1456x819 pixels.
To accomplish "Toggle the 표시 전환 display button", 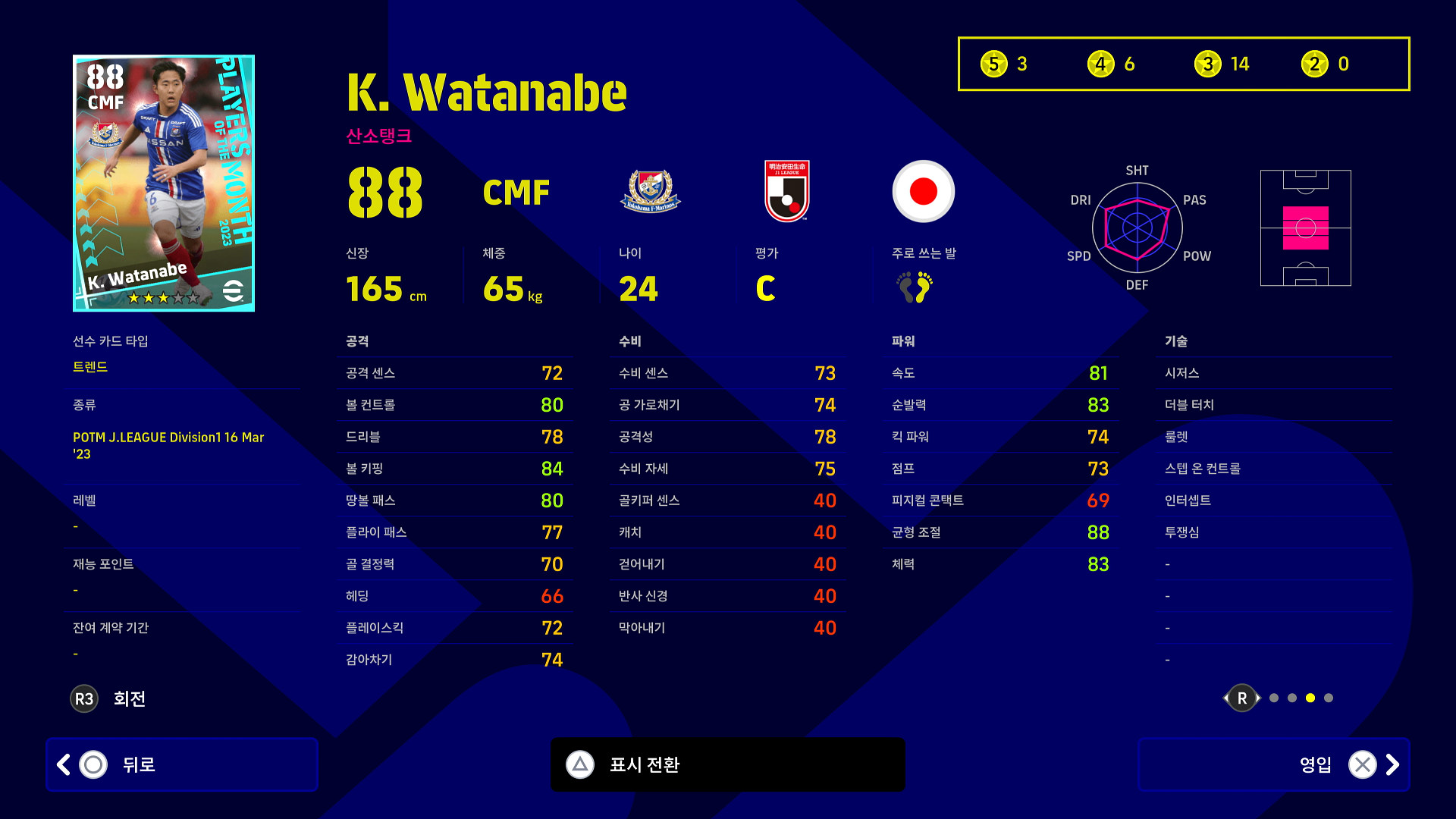I will 727,764.
